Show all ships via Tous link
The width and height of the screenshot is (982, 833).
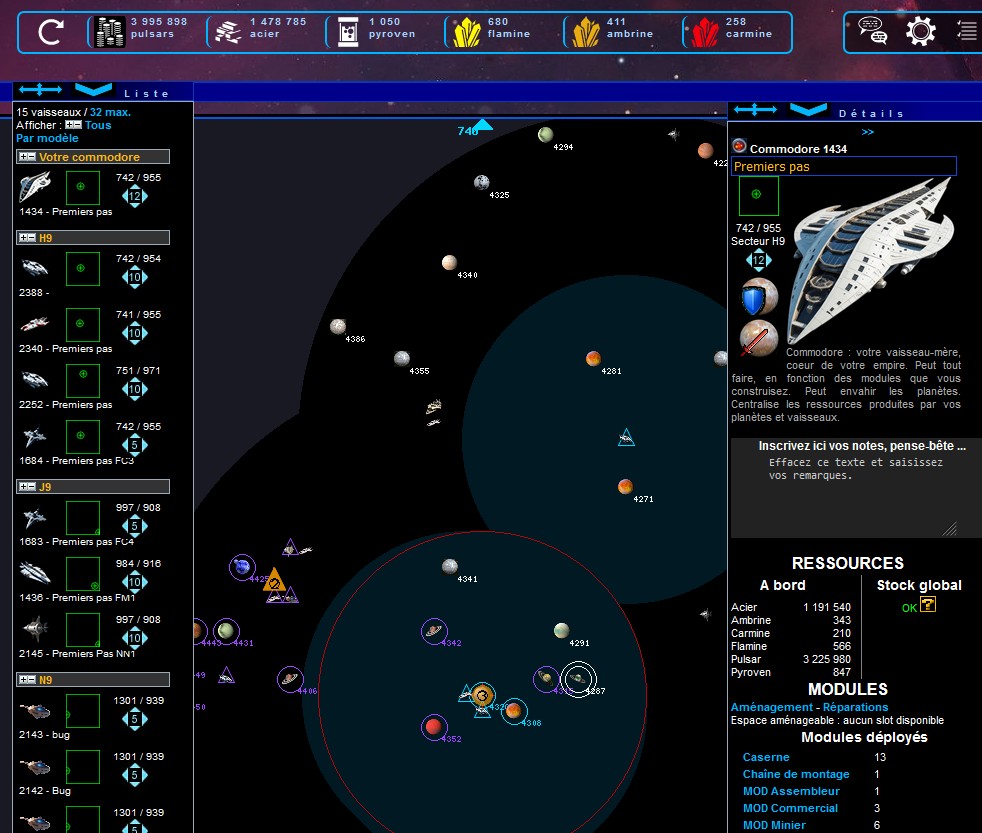tap(98, 125)
